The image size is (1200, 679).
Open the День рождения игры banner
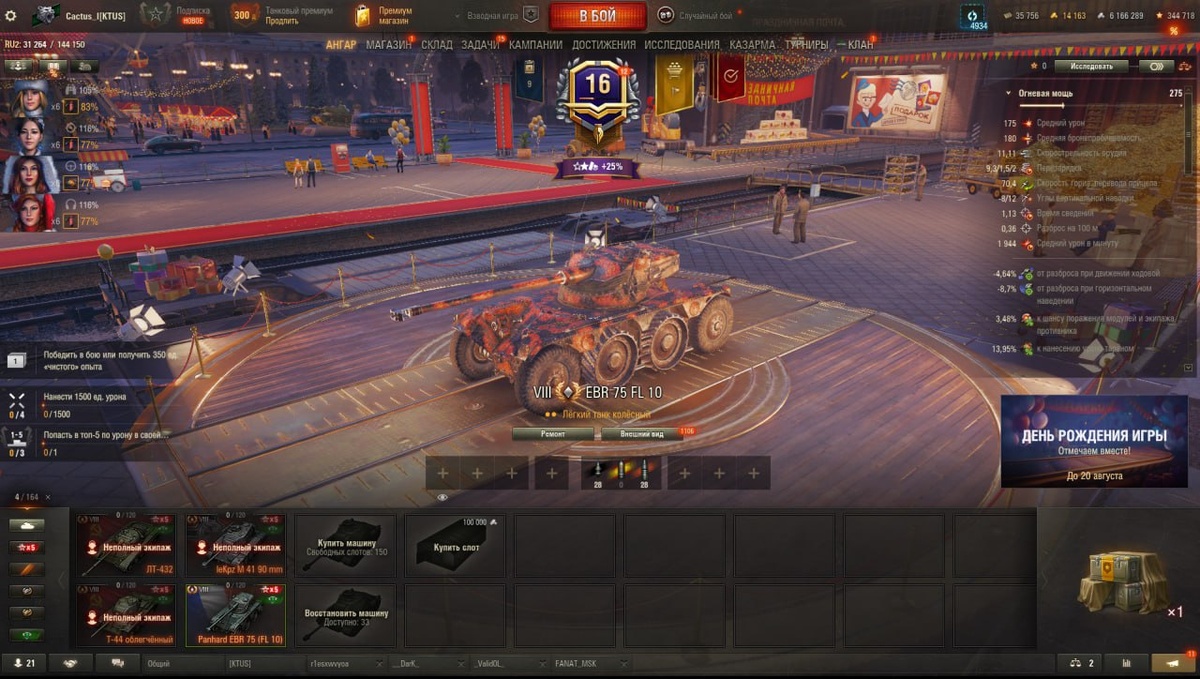pos(1094,441)
